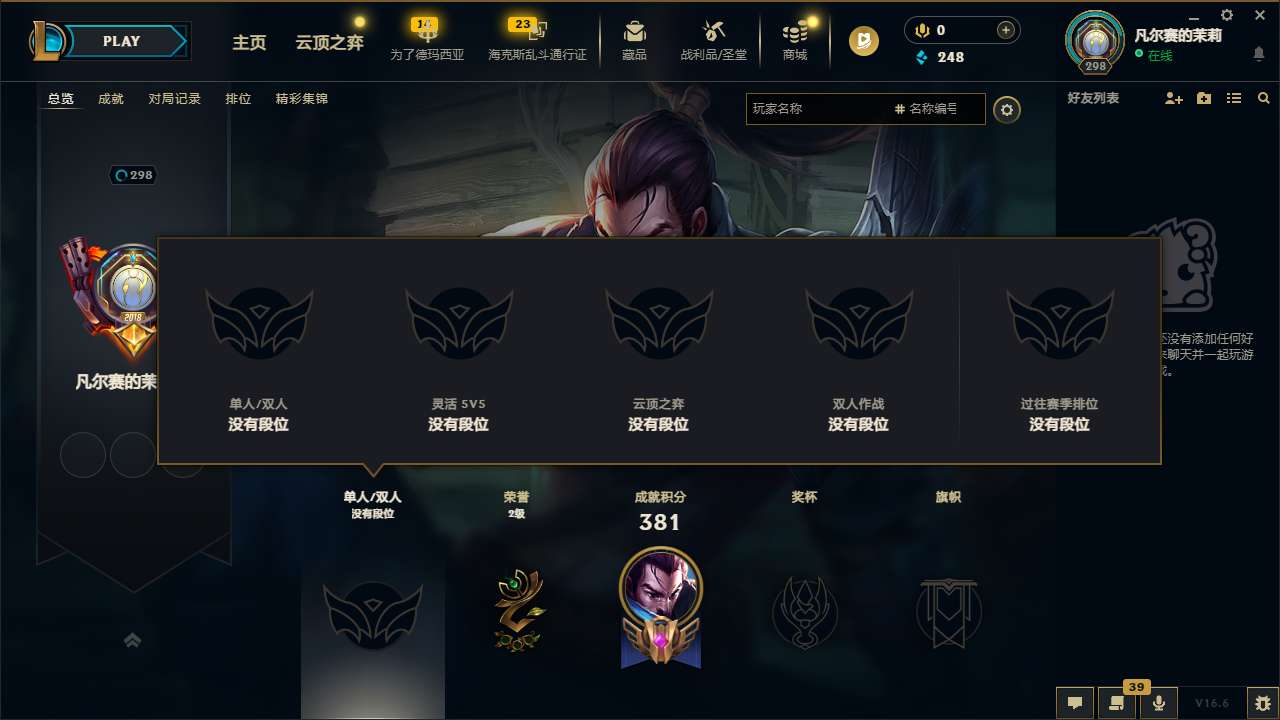Screen dimensions: 1280x720
Task: Open chat with the speech bubble icon
Action: [1075, 702]
